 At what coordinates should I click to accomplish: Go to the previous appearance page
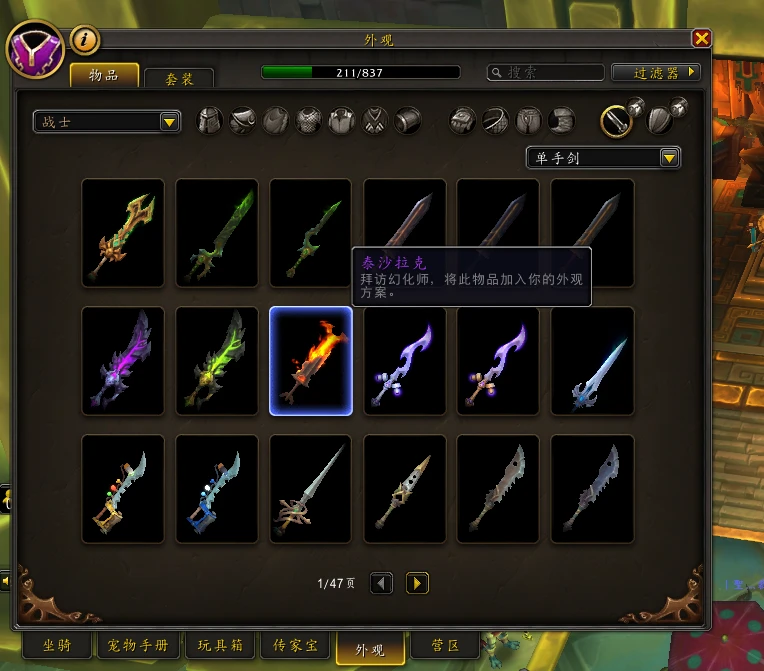click(x=381, y=583)
